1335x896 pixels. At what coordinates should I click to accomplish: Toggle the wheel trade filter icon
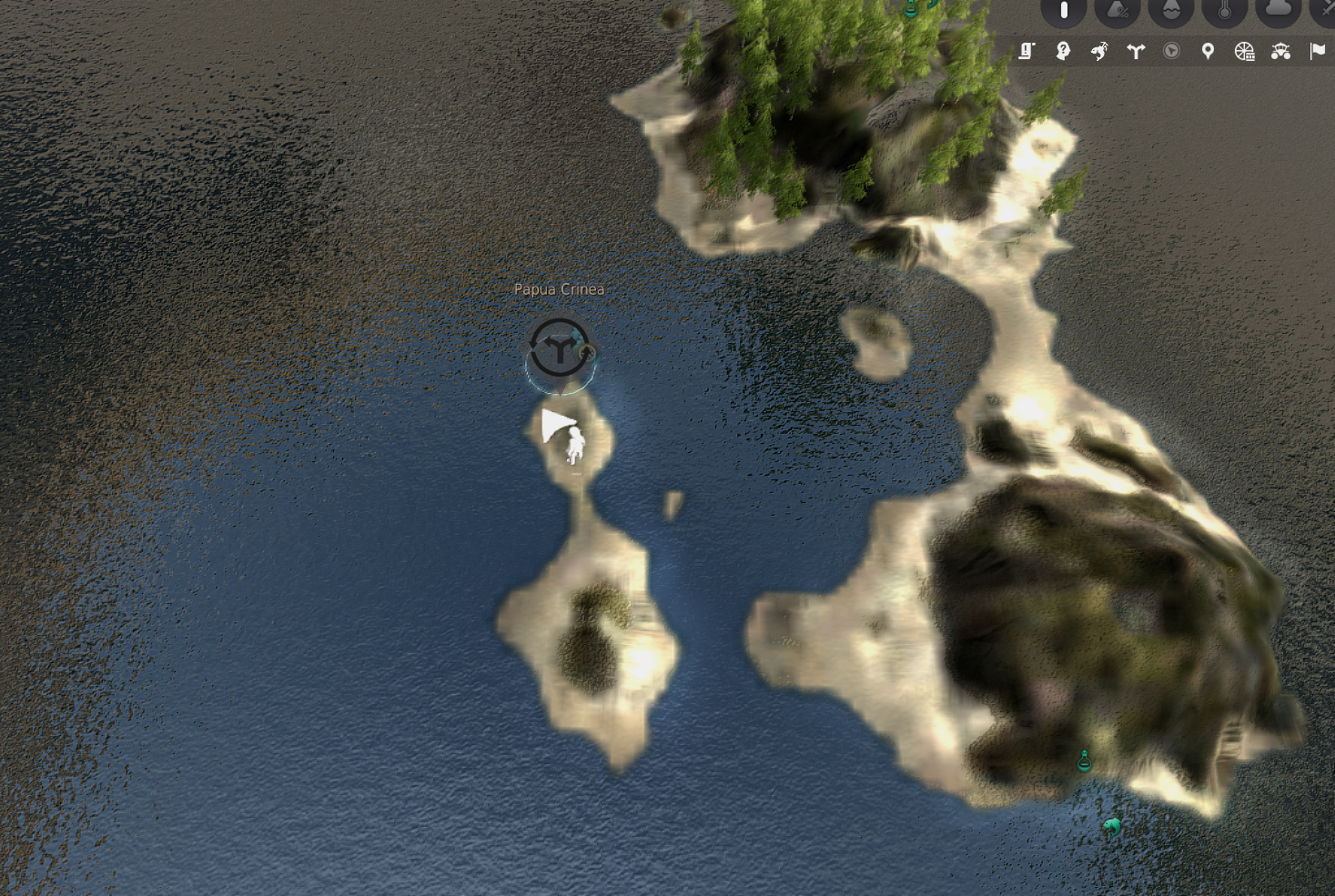1244,51
